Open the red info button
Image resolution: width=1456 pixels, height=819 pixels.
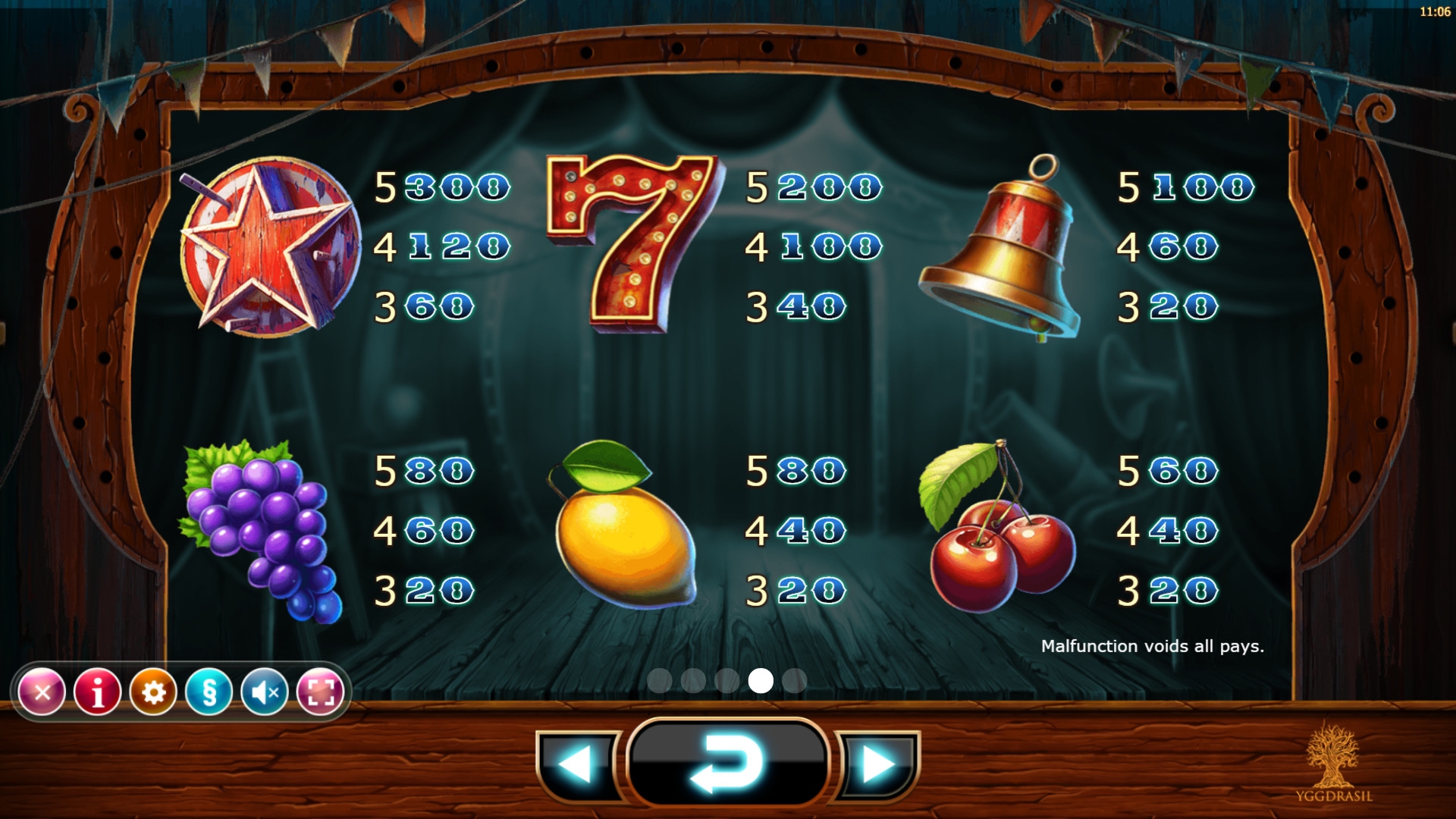click(98, 692)
